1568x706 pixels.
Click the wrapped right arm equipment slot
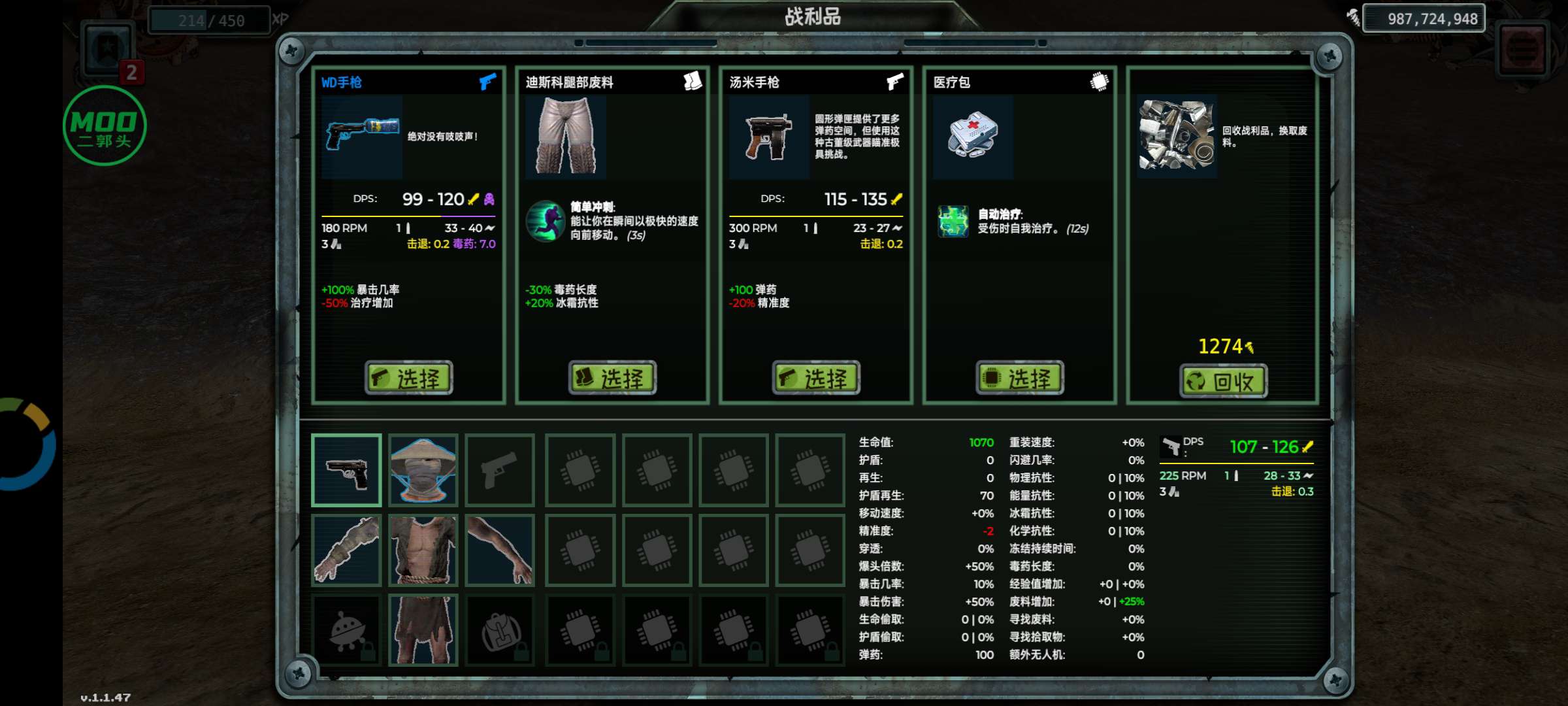(x=346, y=550)
